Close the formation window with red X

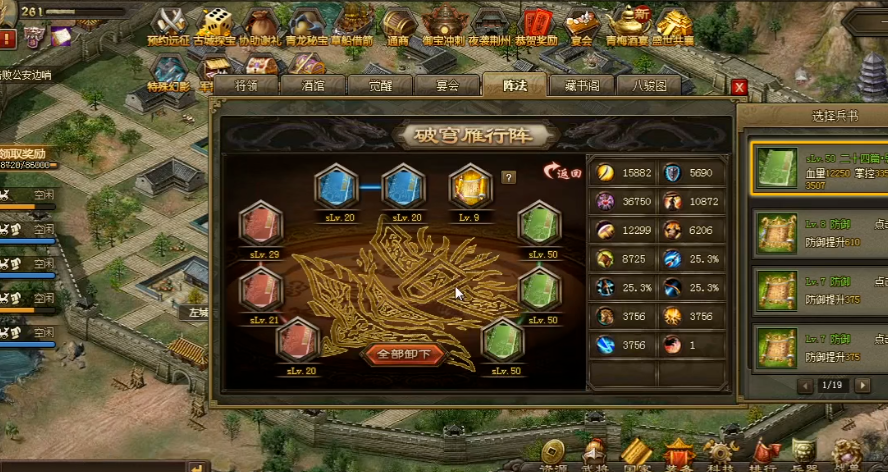point(740,87)
